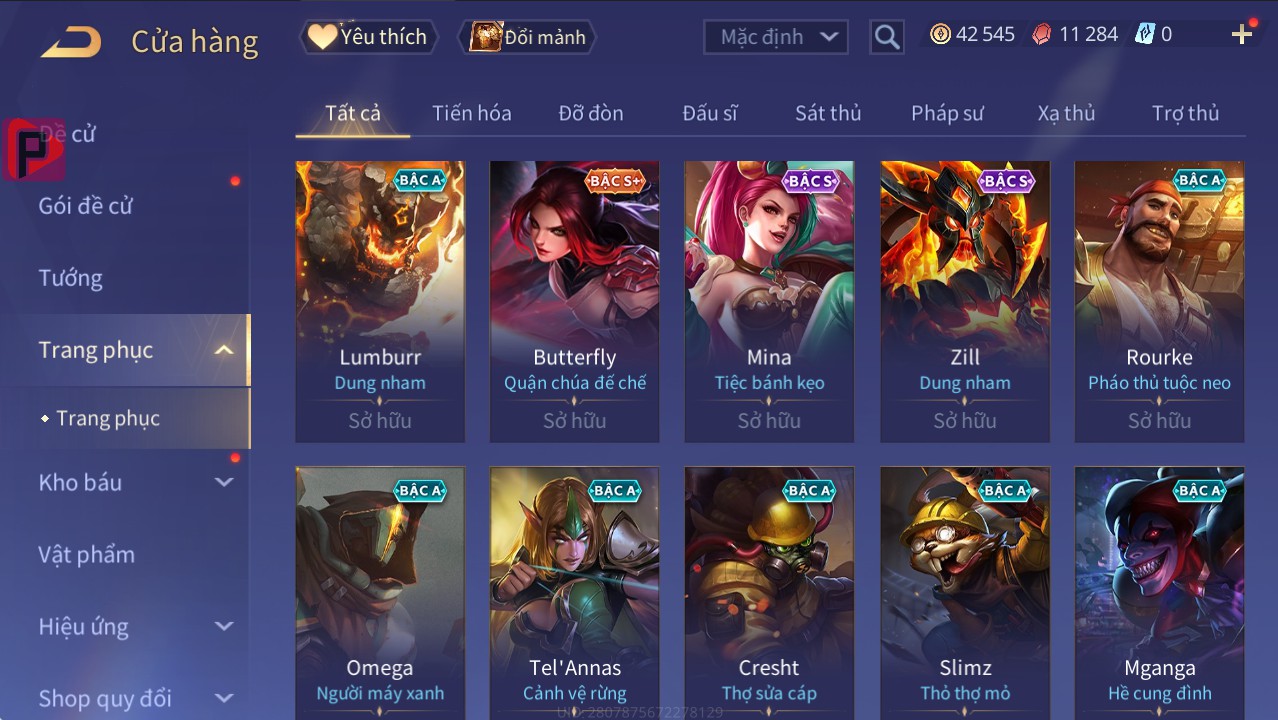Open the Vật phẩm menu entry
Screen dimensions: 1278x720
pos(86,554)
